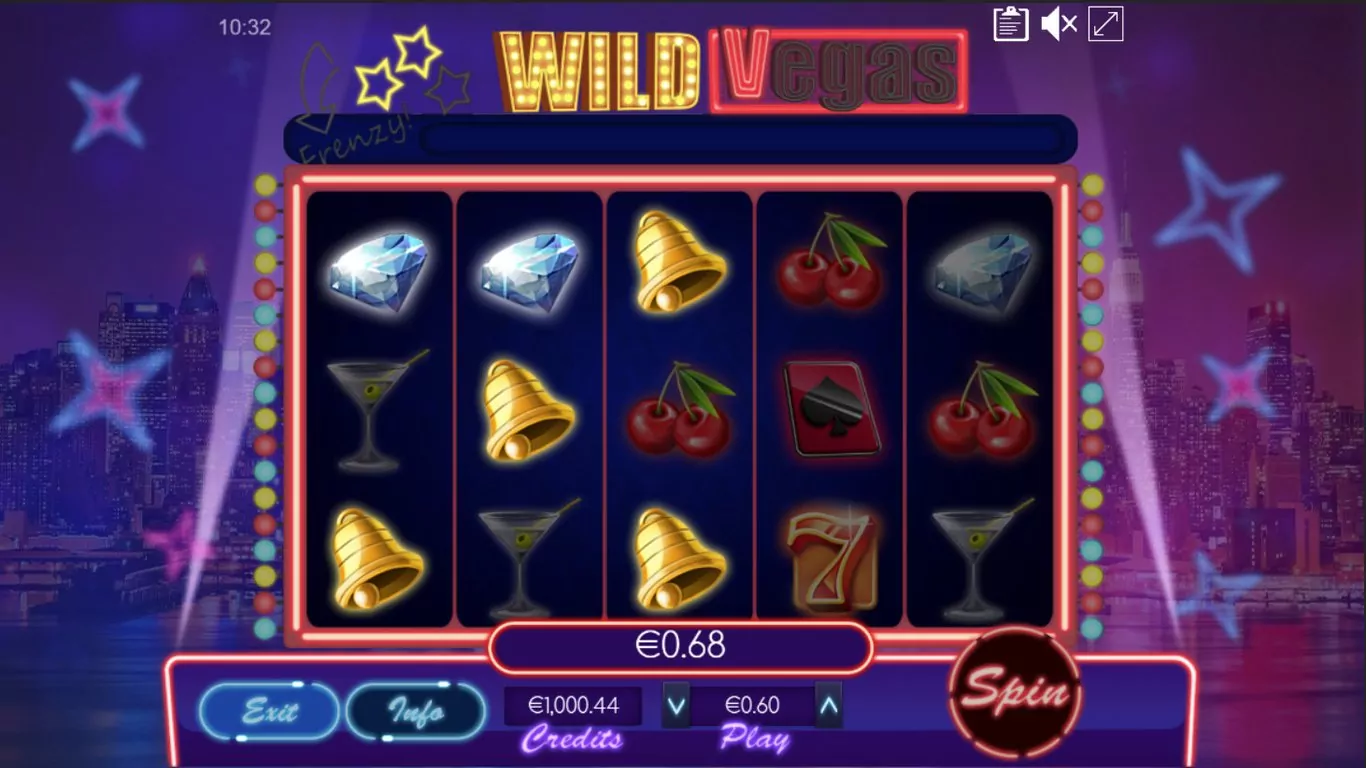Increase the Play bet amount

click(x=828, y=706)
